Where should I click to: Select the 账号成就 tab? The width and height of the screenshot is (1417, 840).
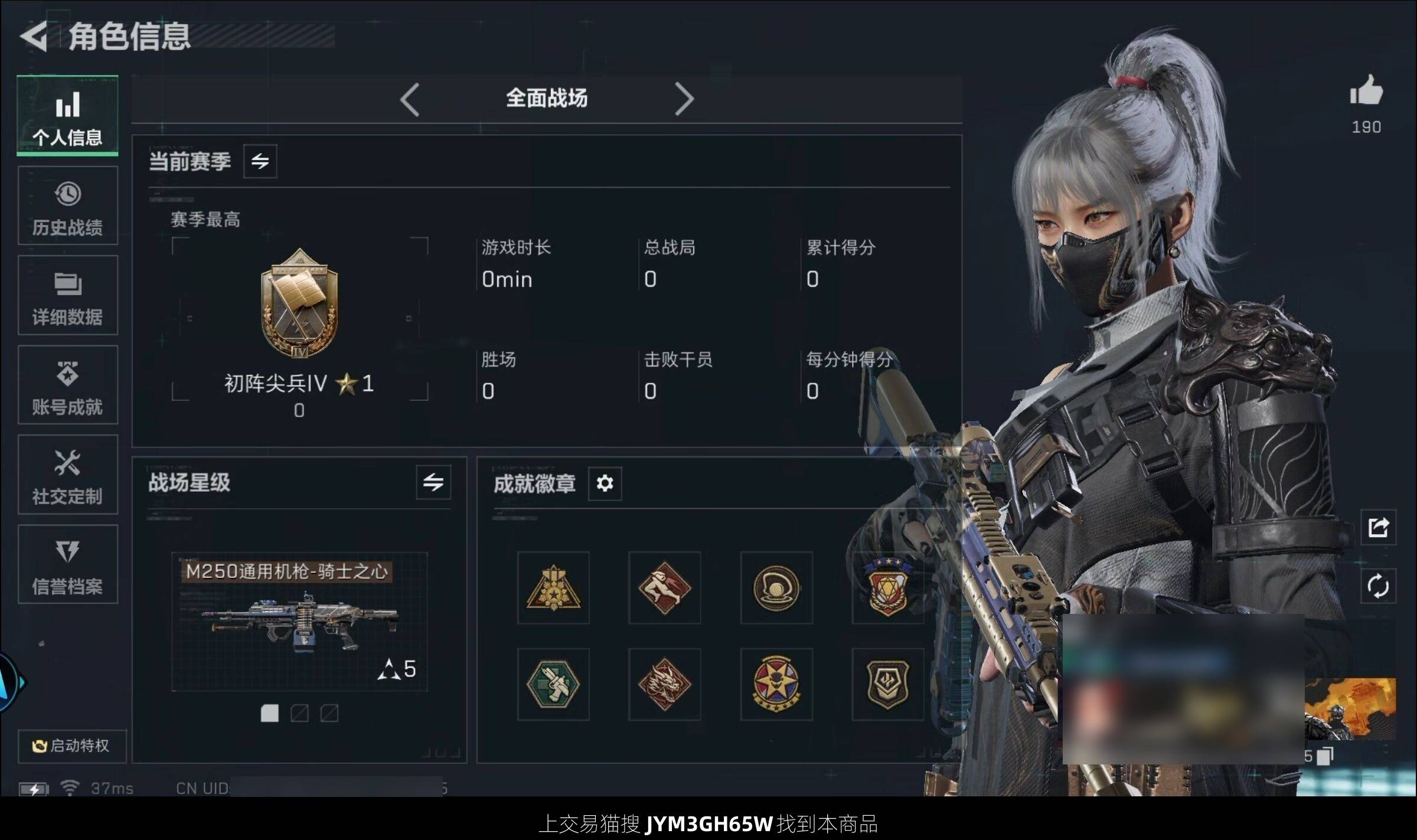tap(67, 385)
